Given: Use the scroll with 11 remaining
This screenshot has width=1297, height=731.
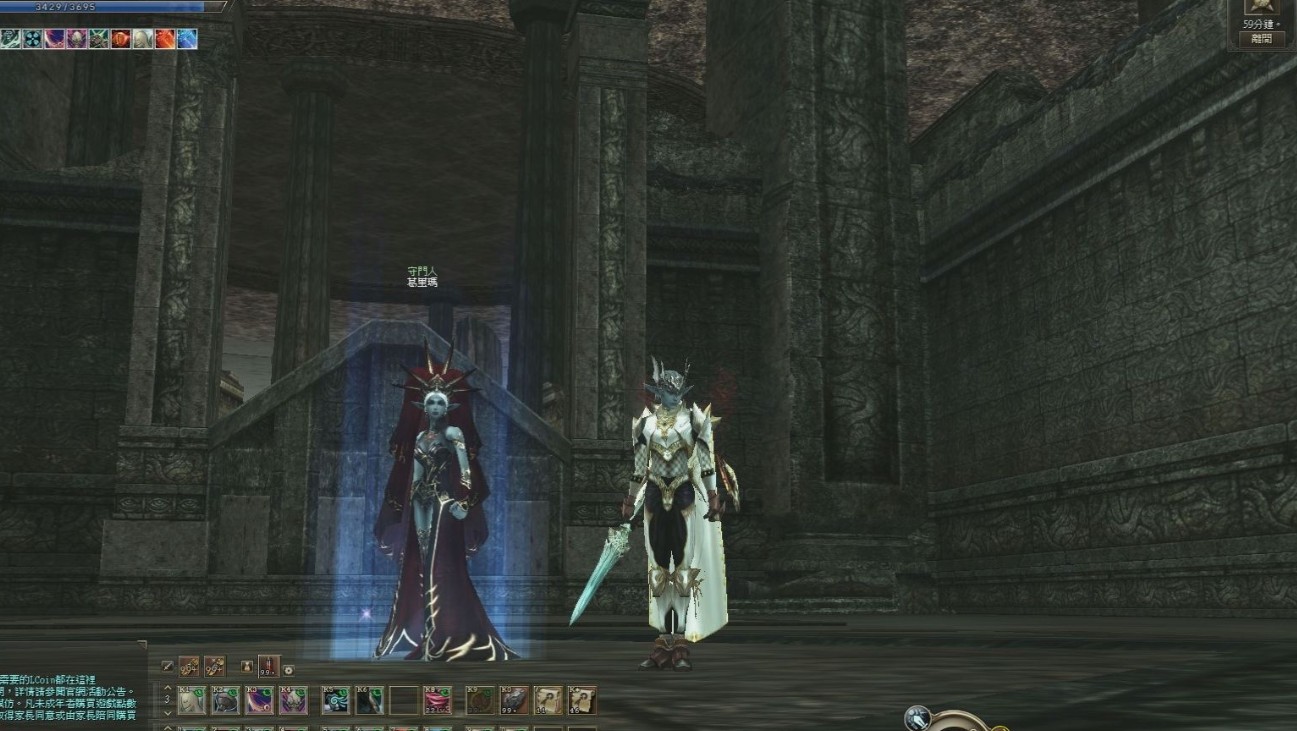Looking at the screenshot, I should coord(548,700).
